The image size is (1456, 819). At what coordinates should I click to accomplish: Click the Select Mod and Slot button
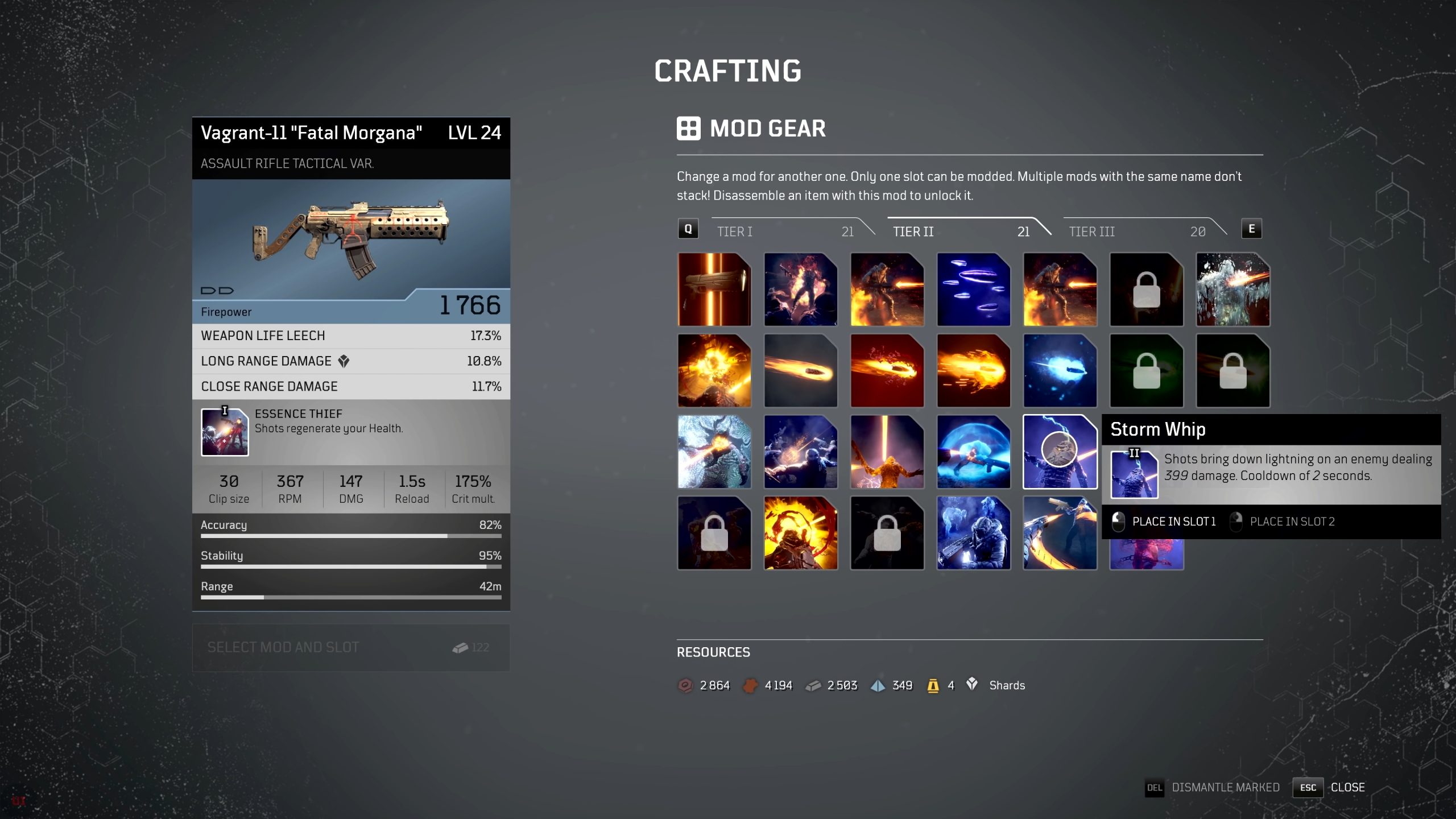coord(351,647)
